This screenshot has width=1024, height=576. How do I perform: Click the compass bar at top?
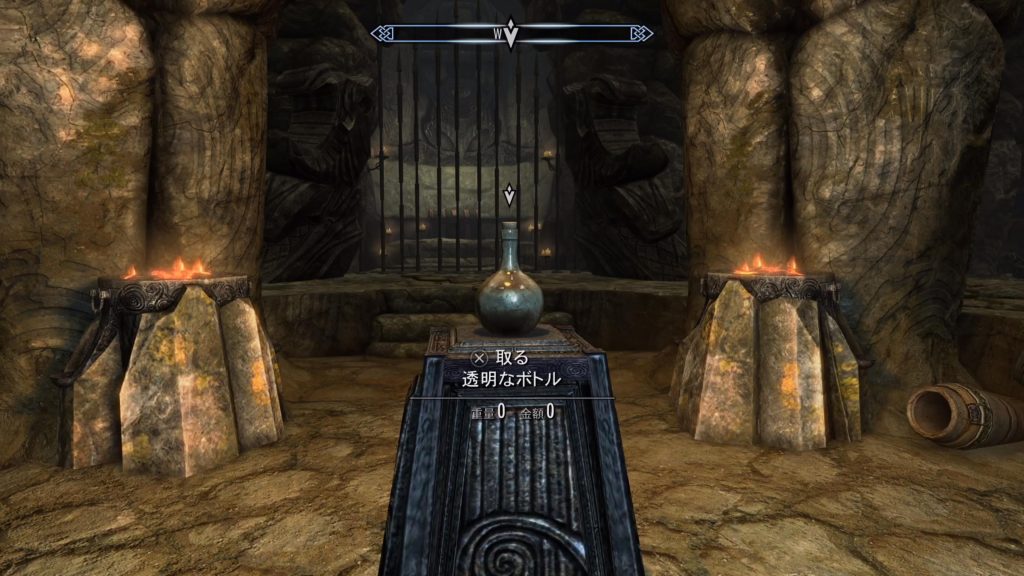coord(580,34)
